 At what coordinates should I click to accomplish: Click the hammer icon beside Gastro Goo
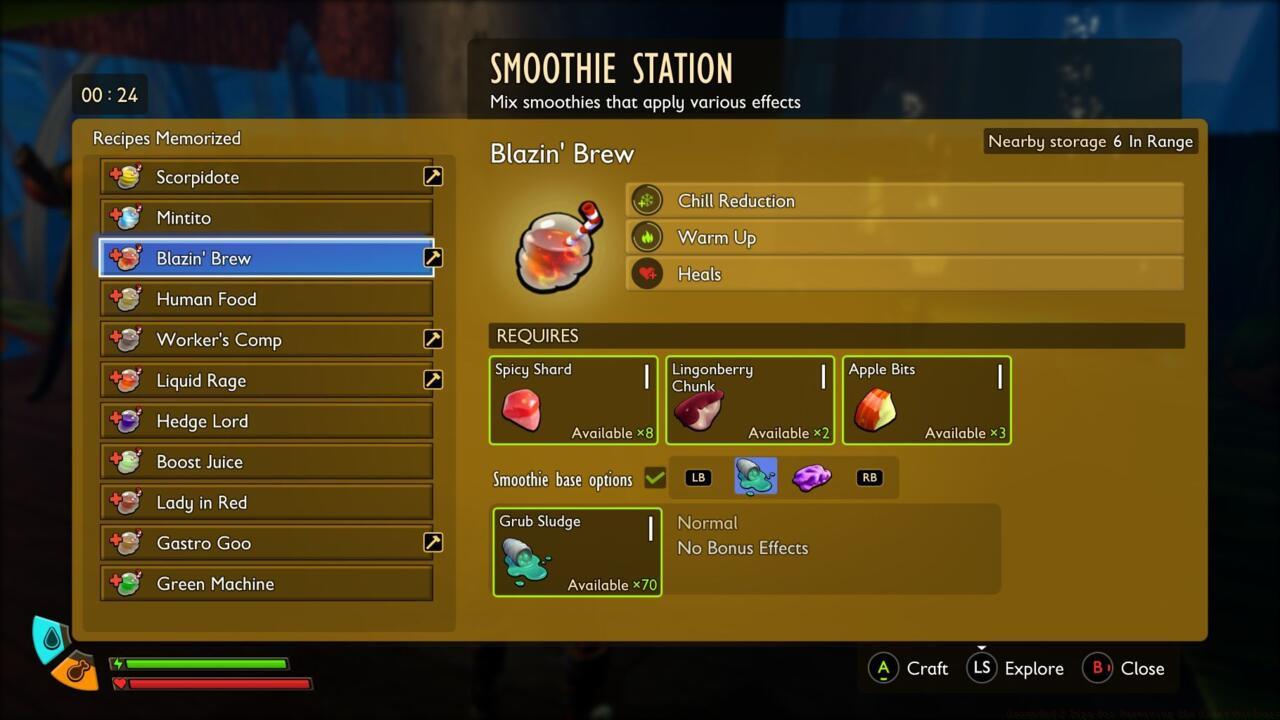[432, 542]
